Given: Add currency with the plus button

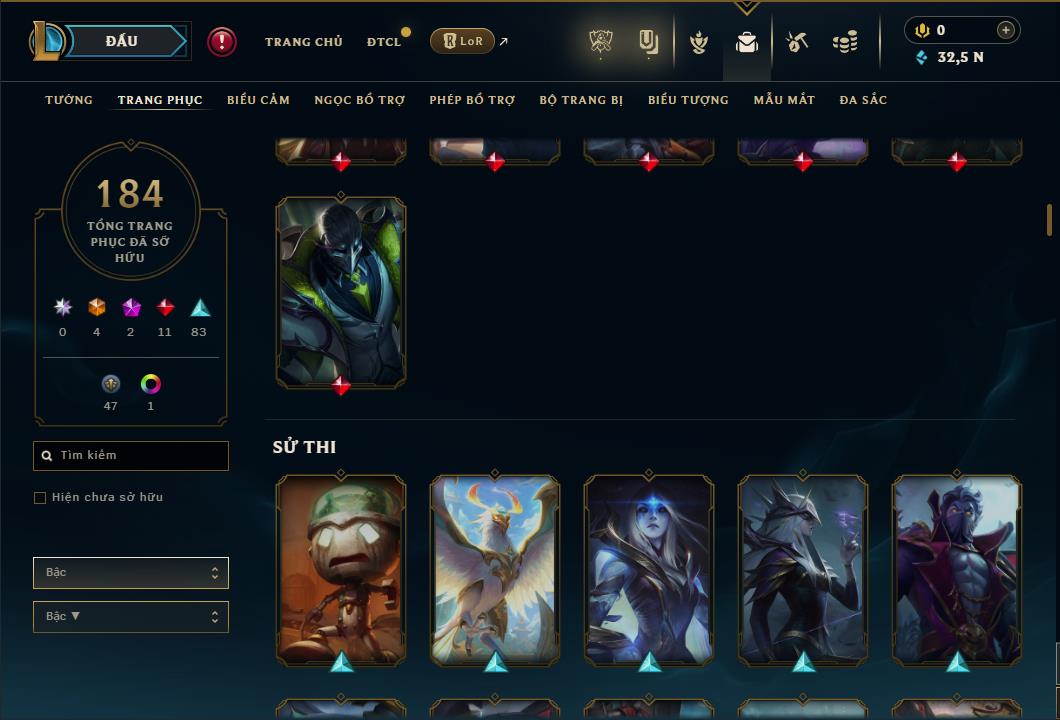Looking at the screenshot, I should click(1006, 30).
